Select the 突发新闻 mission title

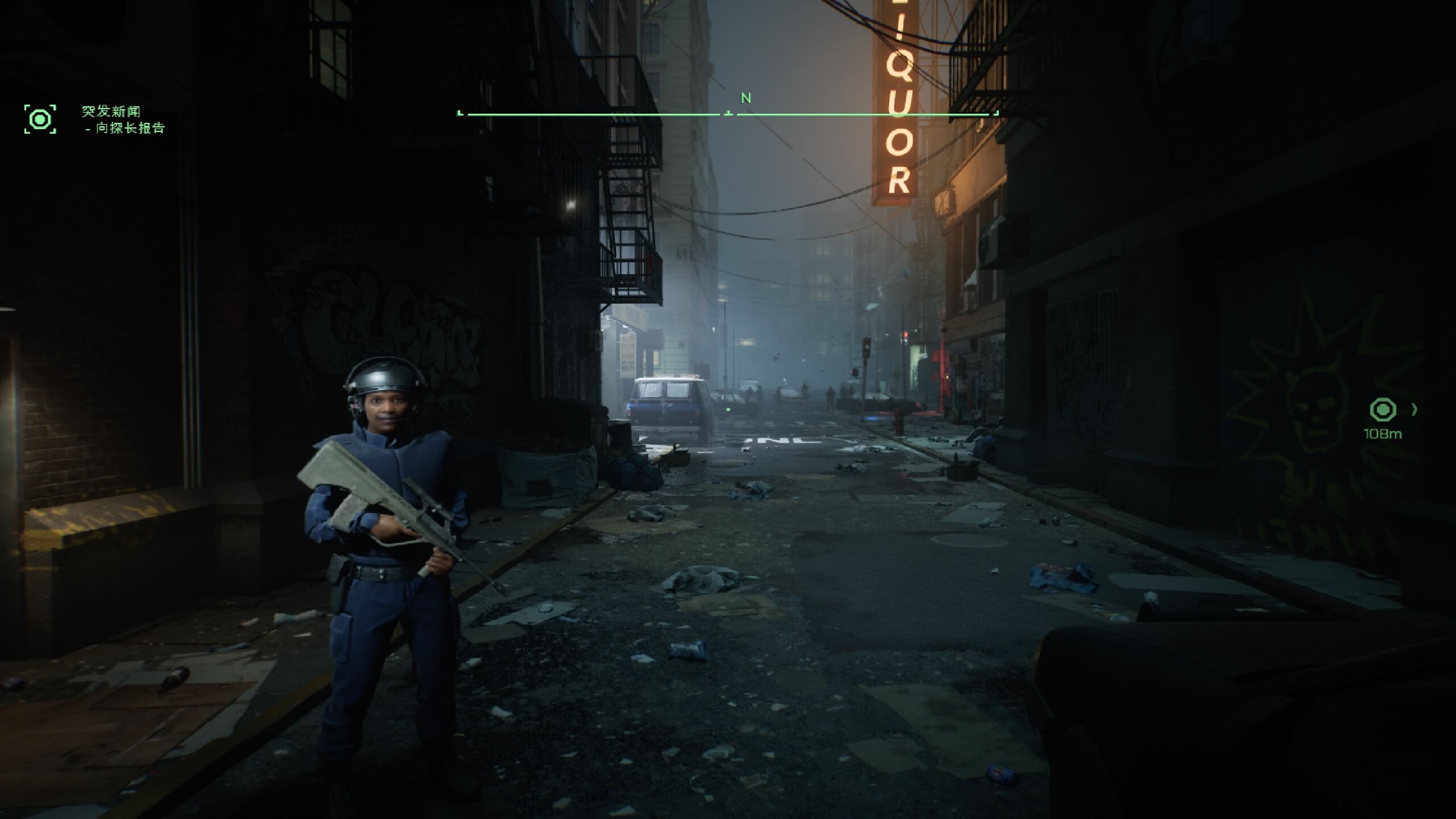click(x=111, y=111)
